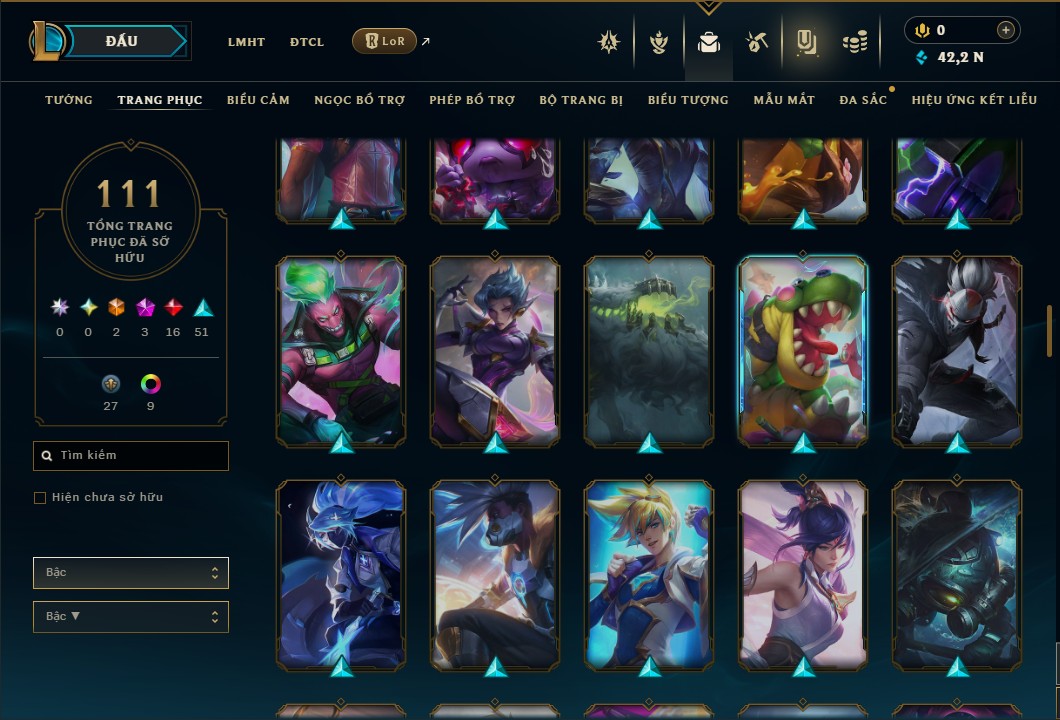Click the ĐẤU play button
The width and height of the screenshot is (1060, 720).
122,41
